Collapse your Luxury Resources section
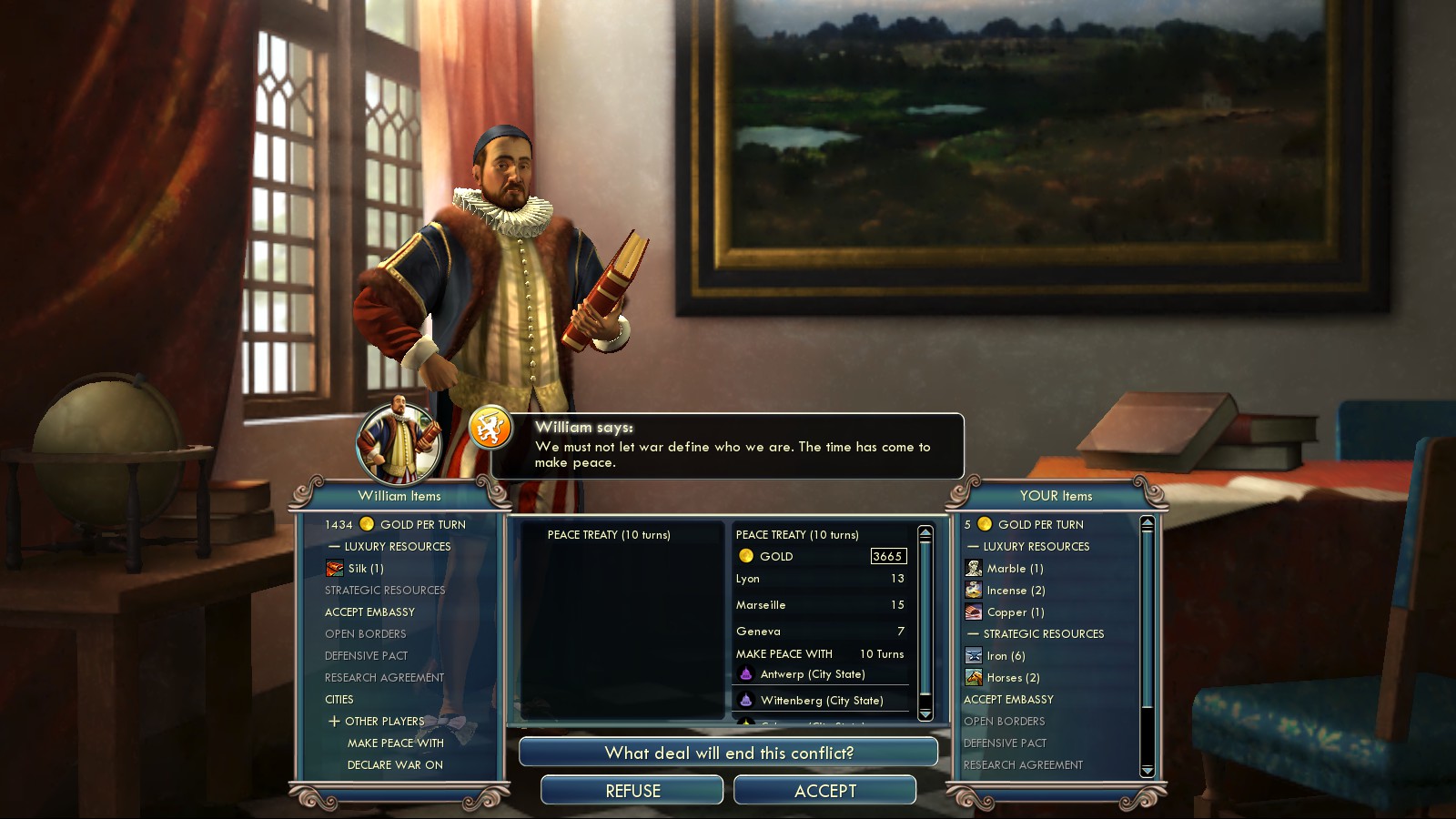This screenshot has width=1456, height=819. click(x=973, y=547)
